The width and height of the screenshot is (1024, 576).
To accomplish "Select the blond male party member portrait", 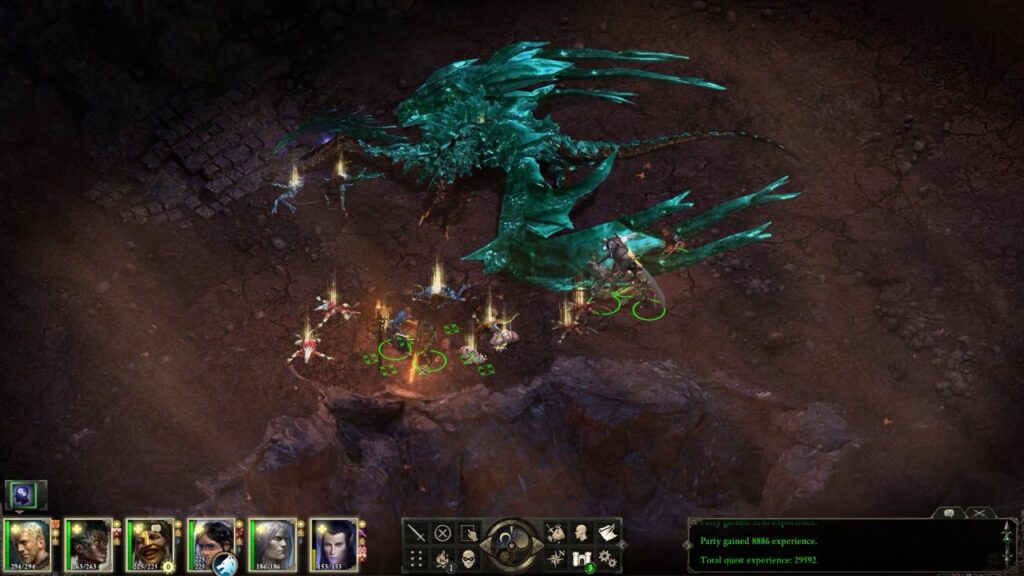I will 27,543.
